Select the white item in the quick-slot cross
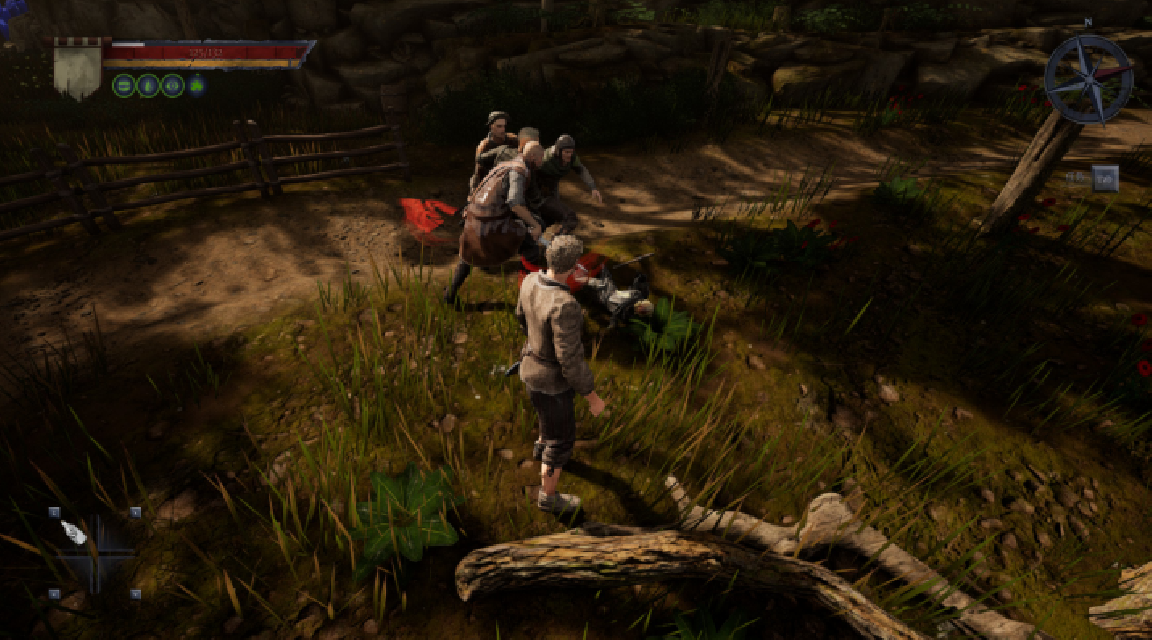The height and width of the screenshot is (640, 1152). 74,532
